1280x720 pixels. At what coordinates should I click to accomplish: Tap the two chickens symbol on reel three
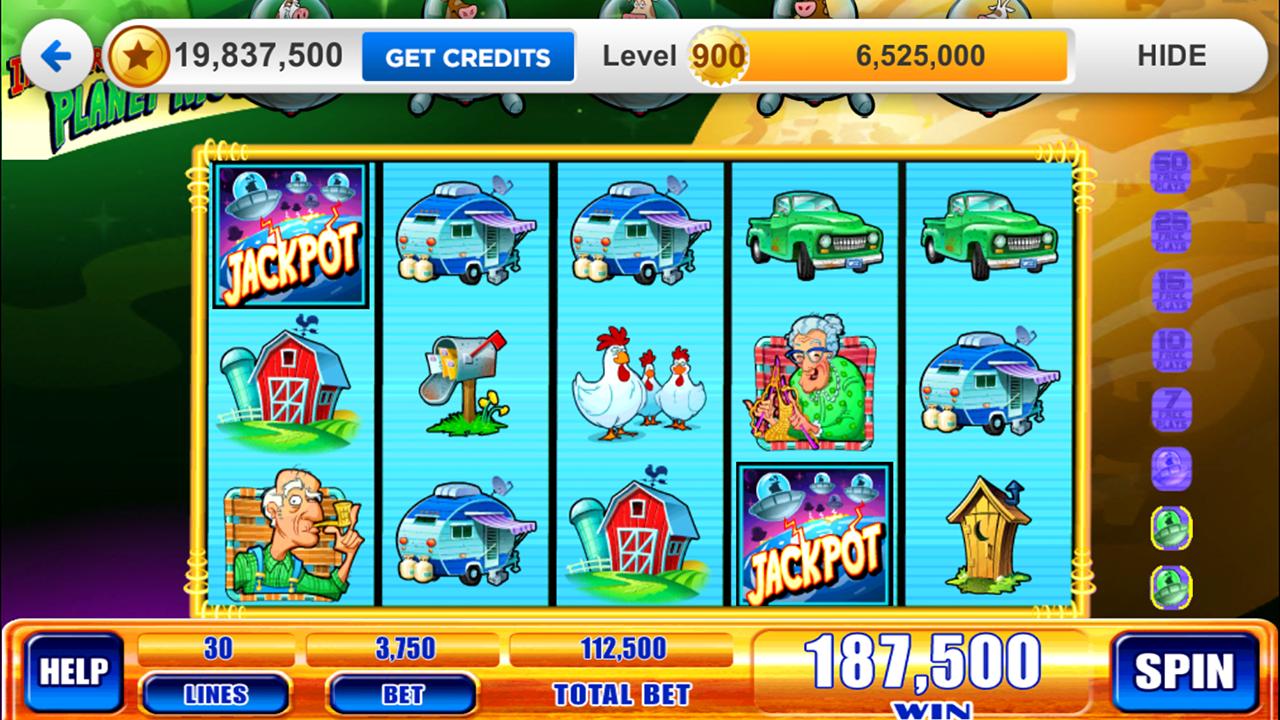pos(640,386)
